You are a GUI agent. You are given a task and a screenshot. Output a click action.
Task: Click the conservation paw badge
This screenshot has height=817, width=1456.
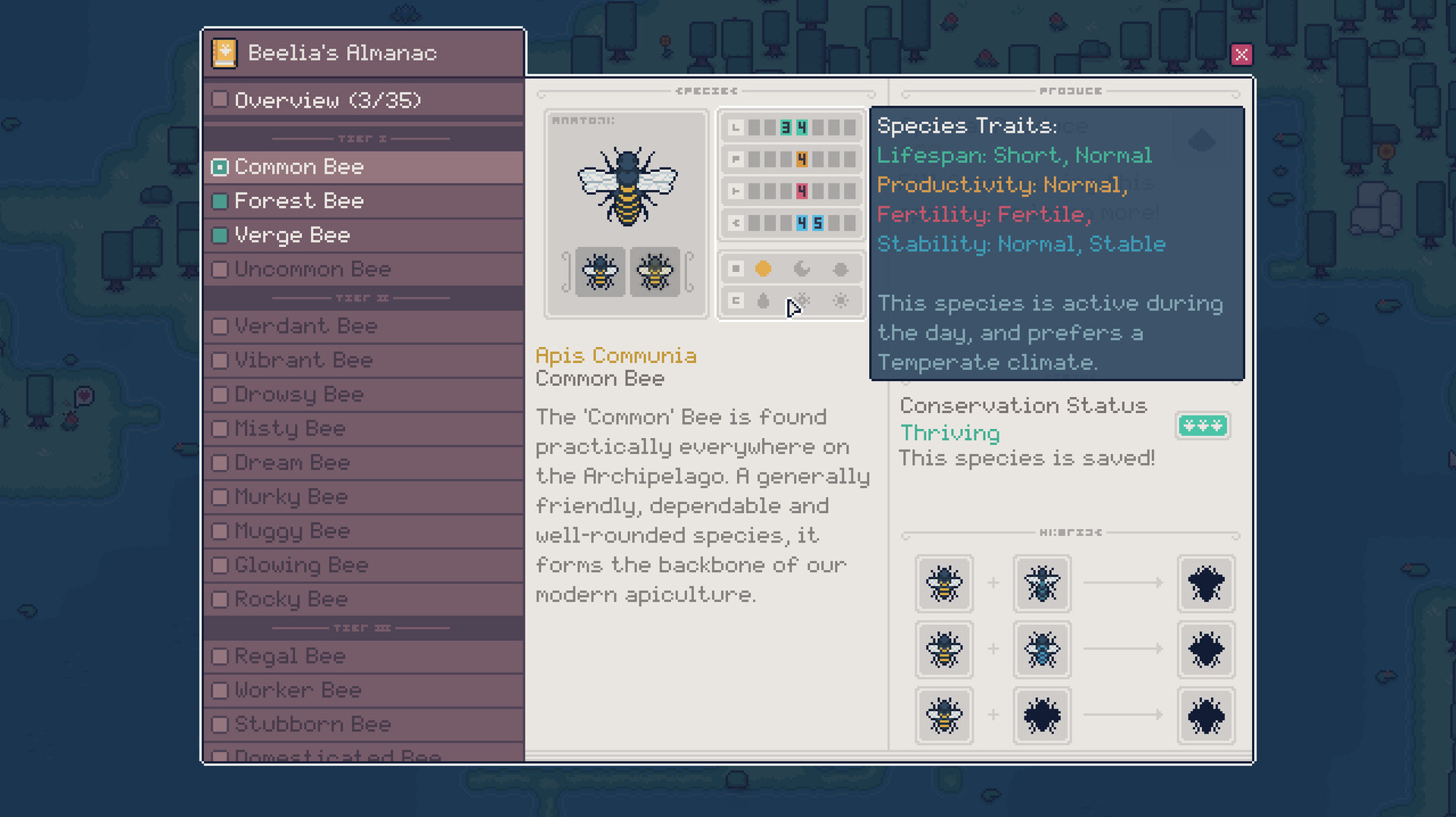point(1202,426)
